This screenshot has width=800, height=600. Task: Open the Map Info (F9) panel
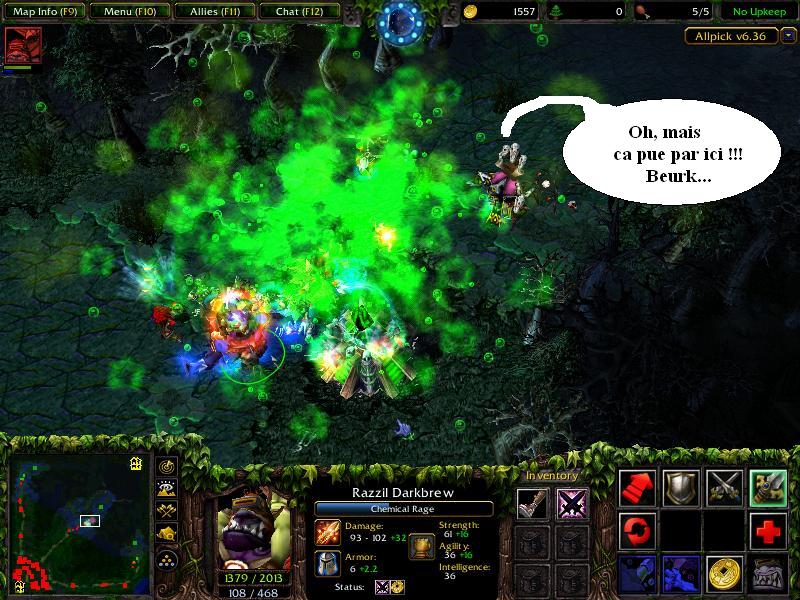click(43, 12)
